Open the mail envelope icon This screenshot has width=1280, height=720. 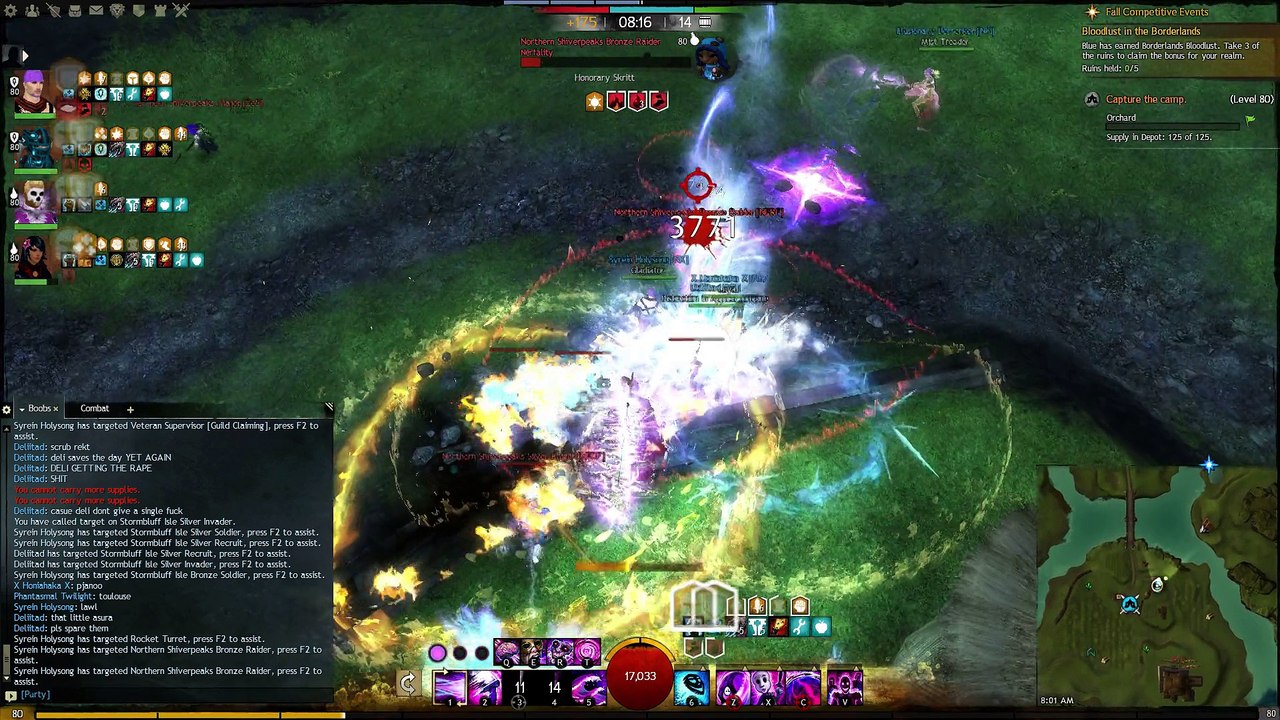tap(96, 11)
